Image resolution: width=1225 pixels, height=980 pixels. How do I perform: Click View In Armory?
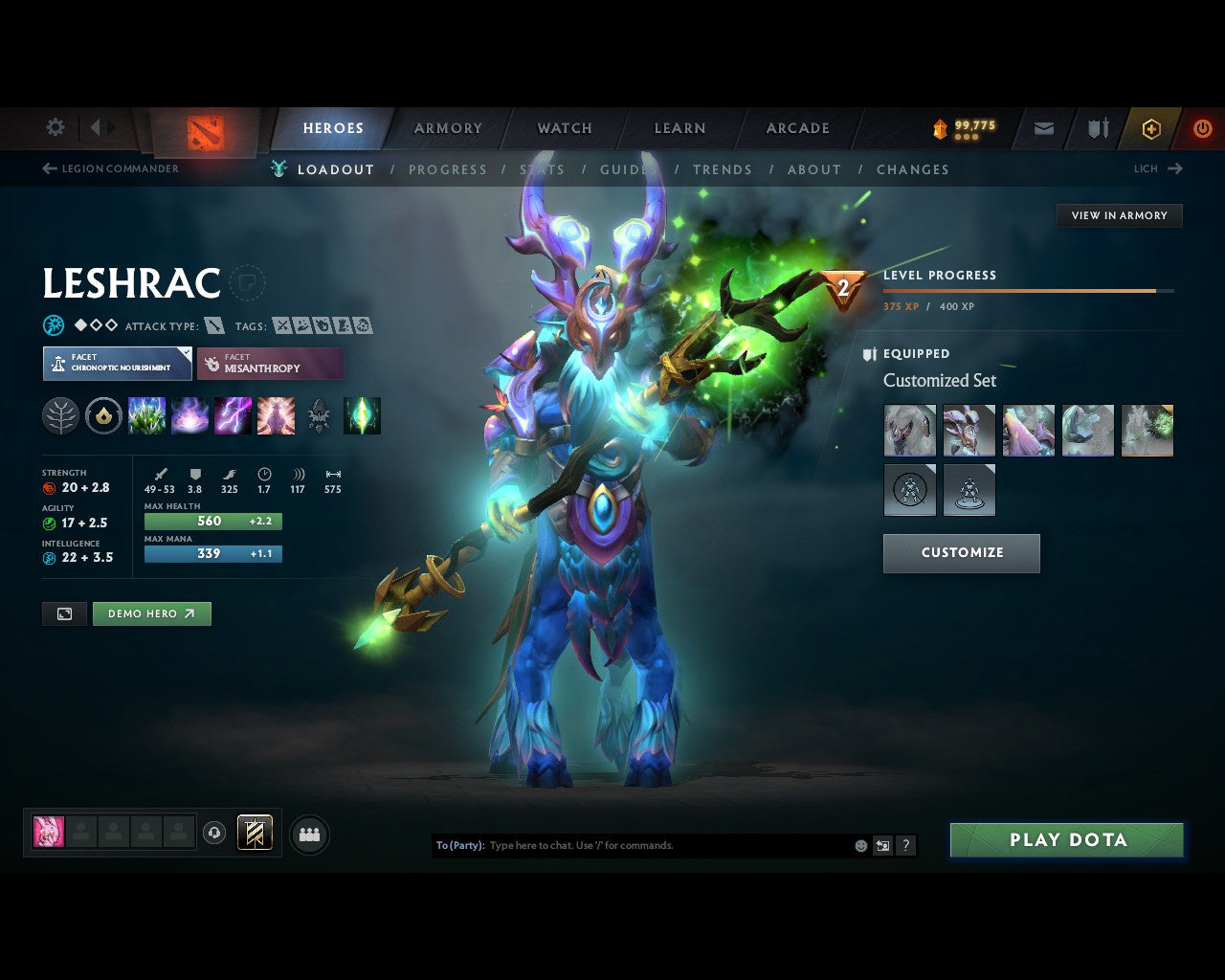[1119, 215]
